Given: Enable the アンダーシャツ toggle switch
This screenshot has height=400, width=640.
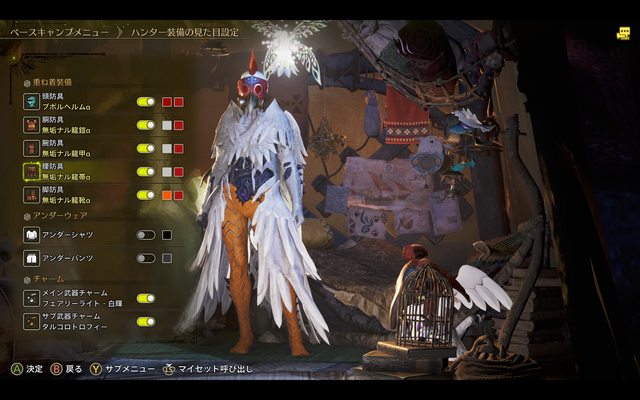Looking at the screenshot, I should click(146, 235).
